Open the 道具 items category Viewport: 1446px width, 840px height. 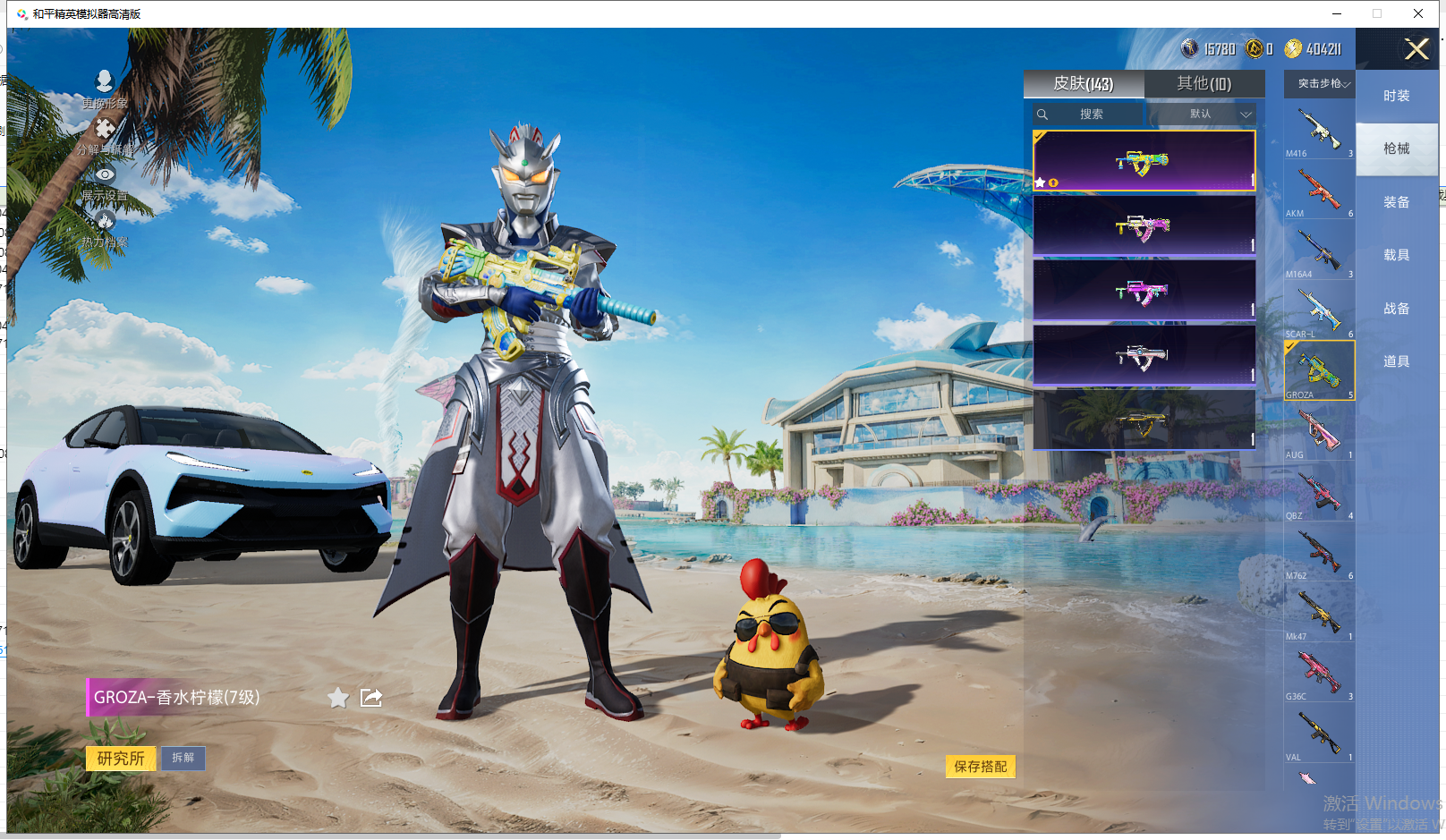pyautogui.click(x=1396, y=361)
